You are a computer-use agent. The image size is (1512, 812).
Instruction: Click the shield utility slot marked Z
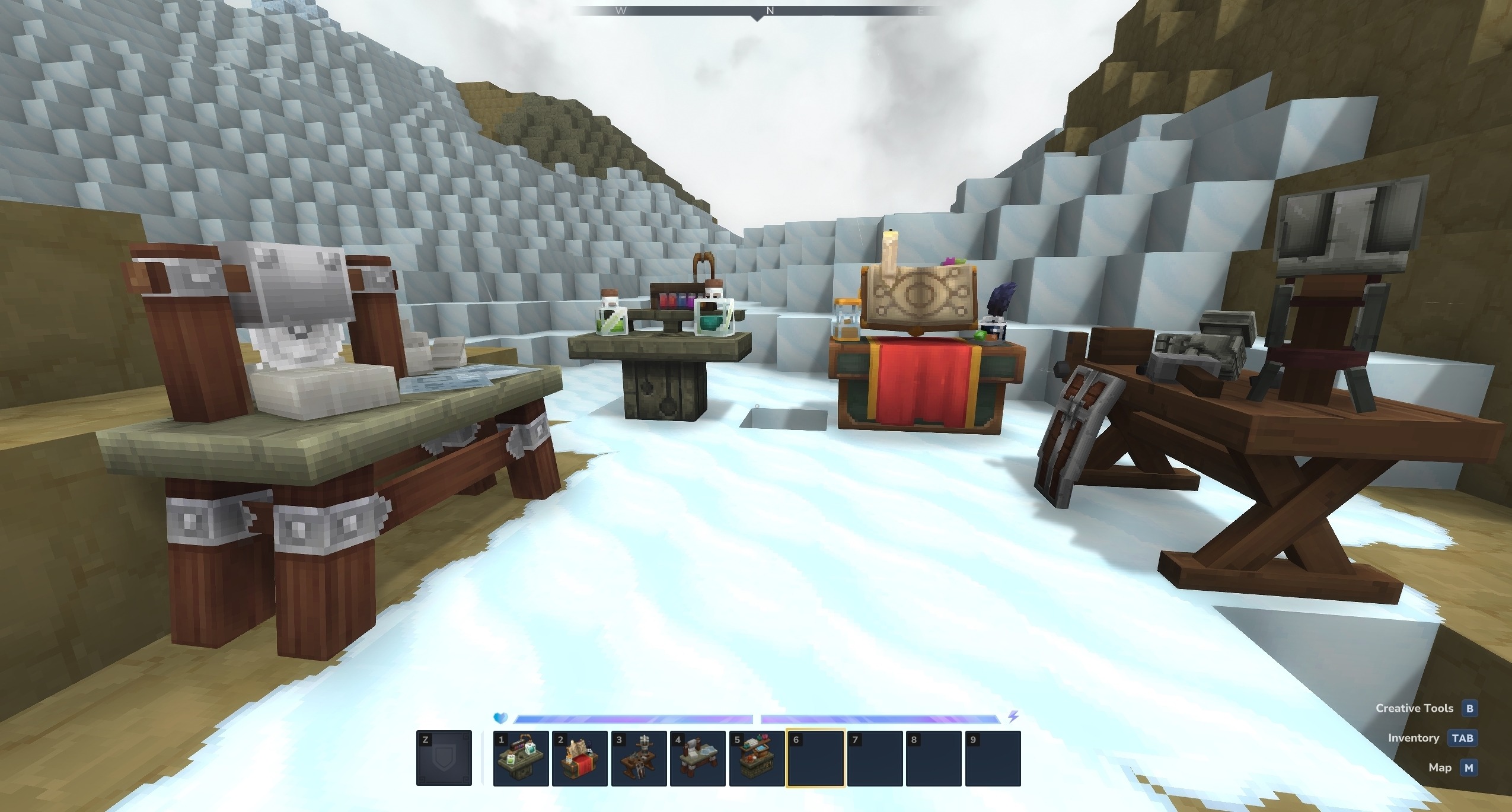click(x=444, y=759)
